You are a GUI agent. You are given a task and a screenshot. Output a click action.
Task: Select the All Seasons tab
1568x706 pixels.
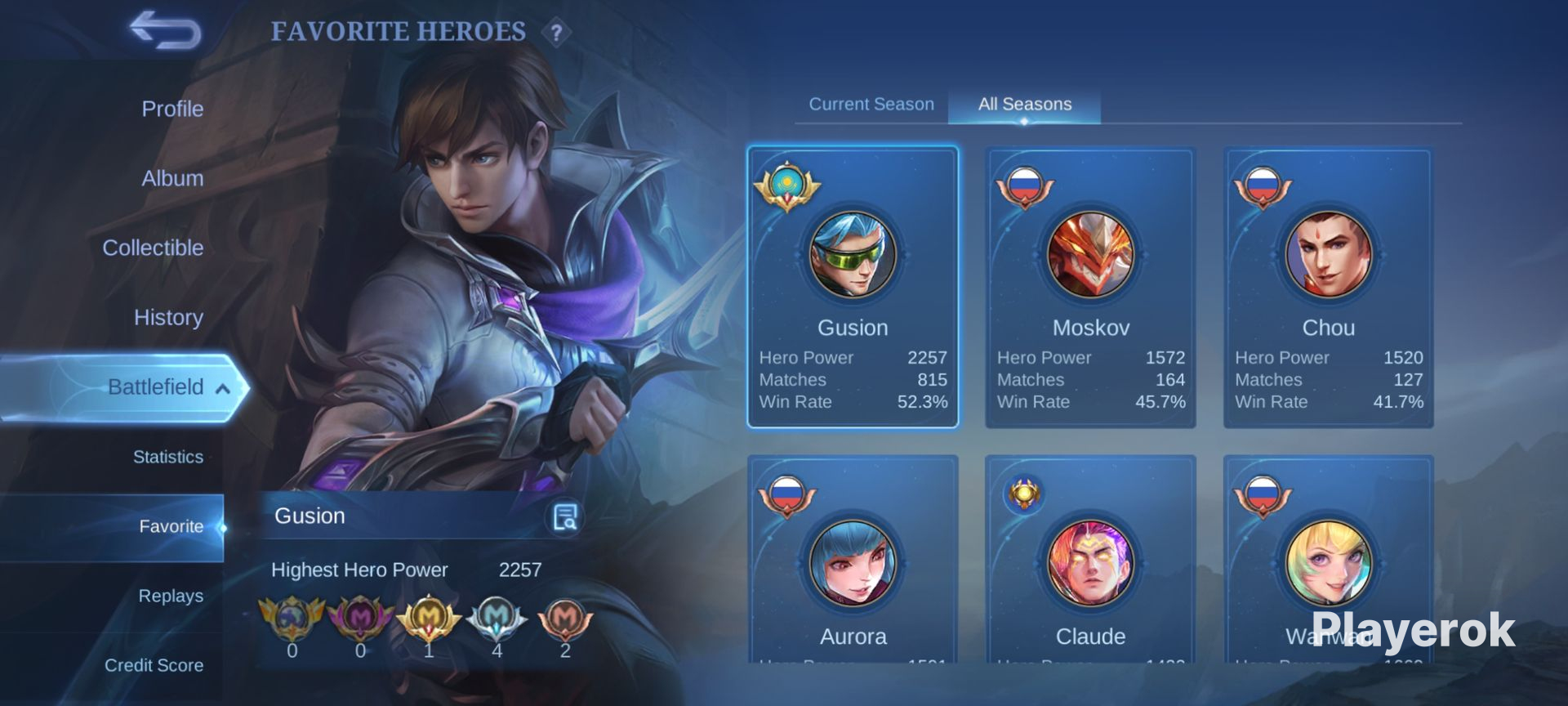coord(1025,105)
